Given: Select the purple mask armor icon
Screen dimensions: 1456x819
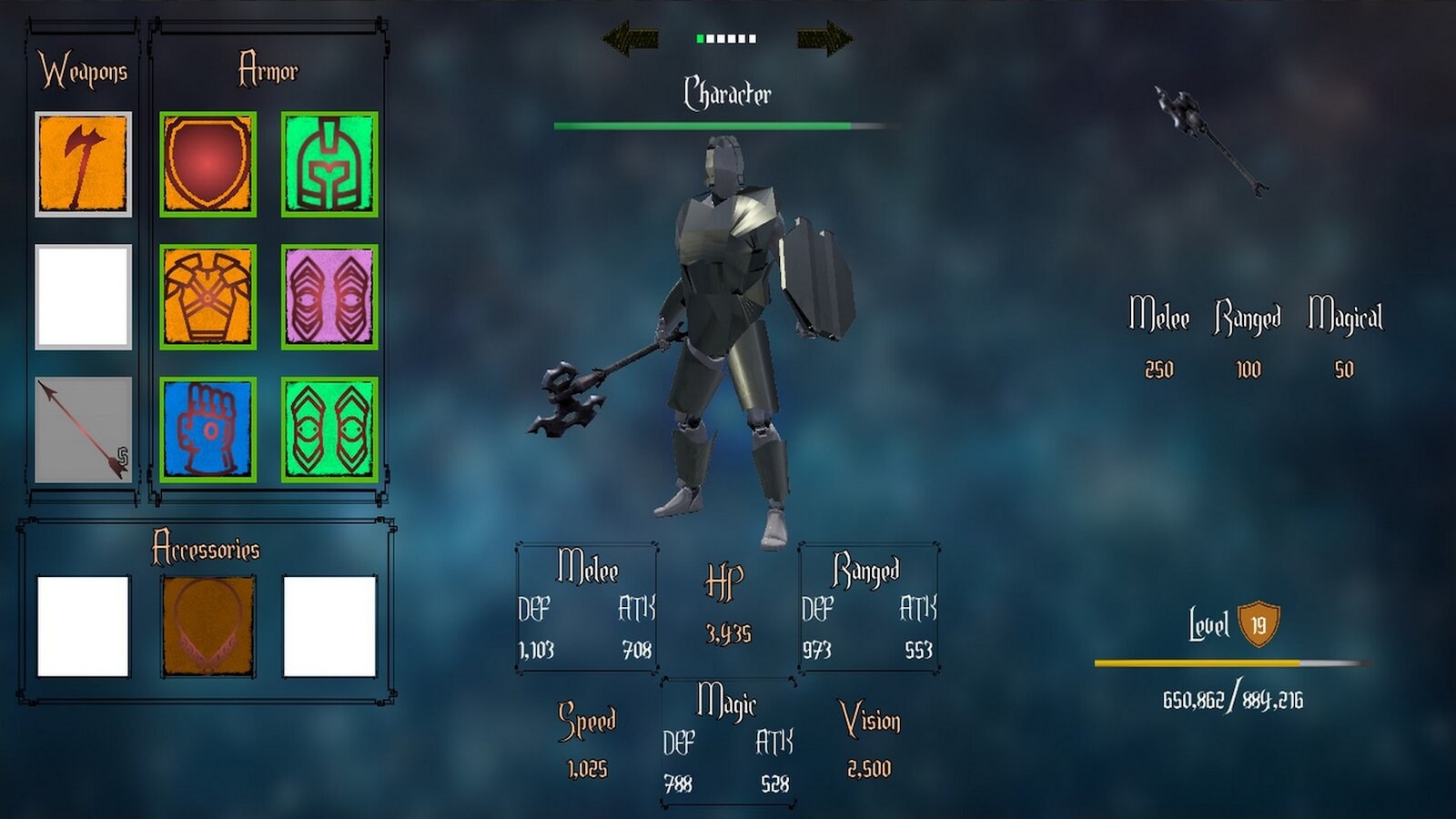Looking at the screenshot, I should point(330,294).
